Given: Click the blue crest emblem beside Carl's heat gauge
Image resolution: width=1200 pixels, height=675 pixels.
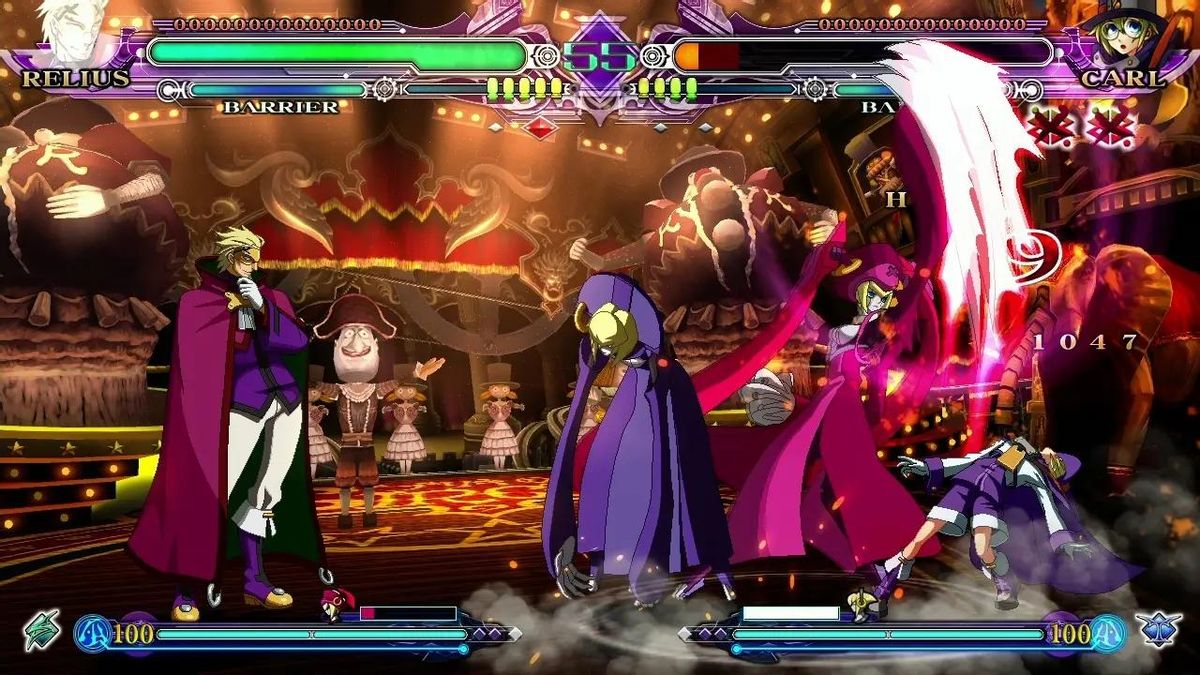Looking at the screenshot, I should pos(1159,630).
